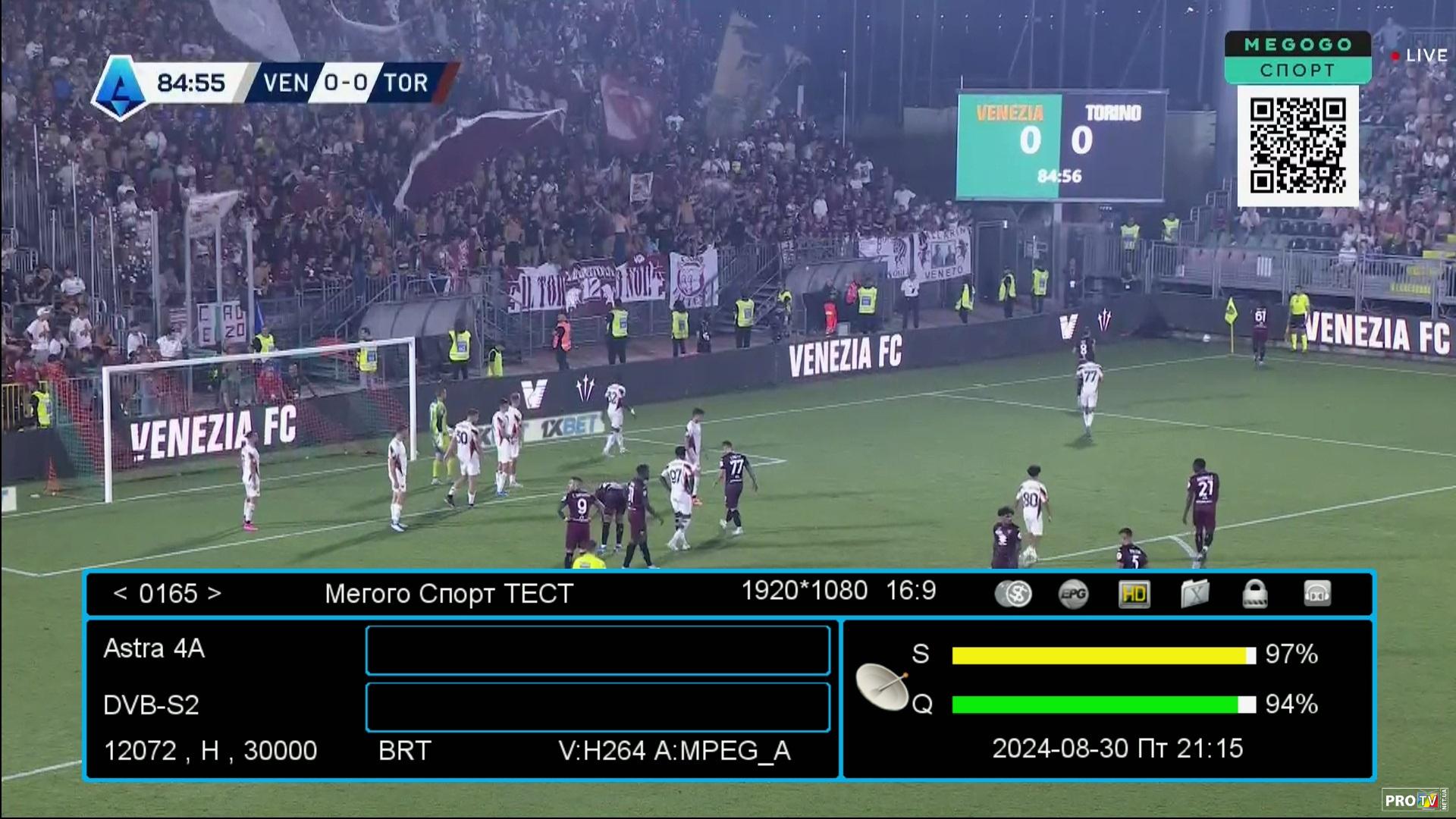Select the padlock channel lock icon
Viewport: 1456px width, 819px height.
point(1255,594)
